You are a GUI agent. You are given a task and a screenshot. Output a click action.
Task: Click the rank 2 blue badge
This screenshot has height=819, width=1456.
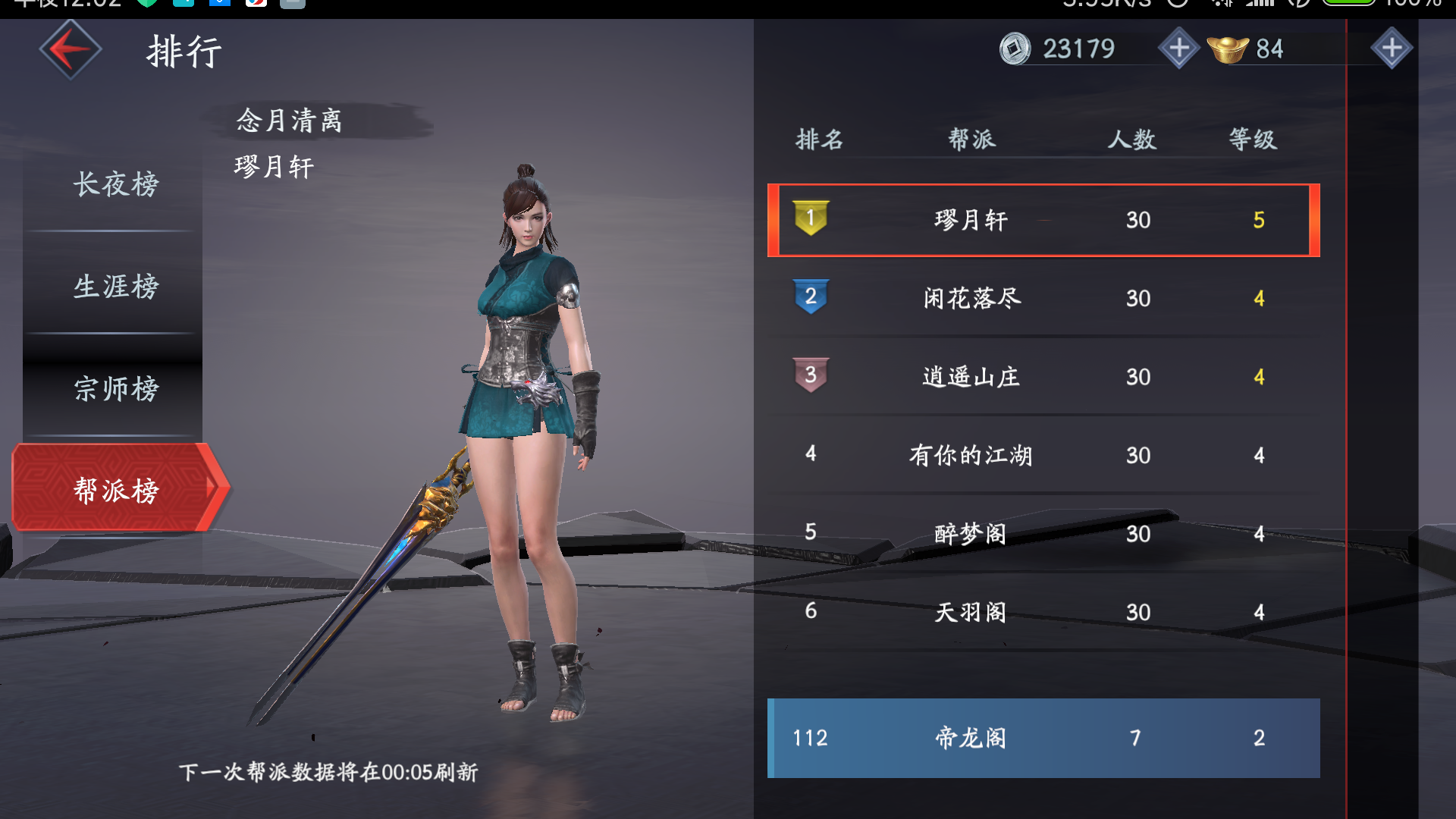tap(810, 298)
